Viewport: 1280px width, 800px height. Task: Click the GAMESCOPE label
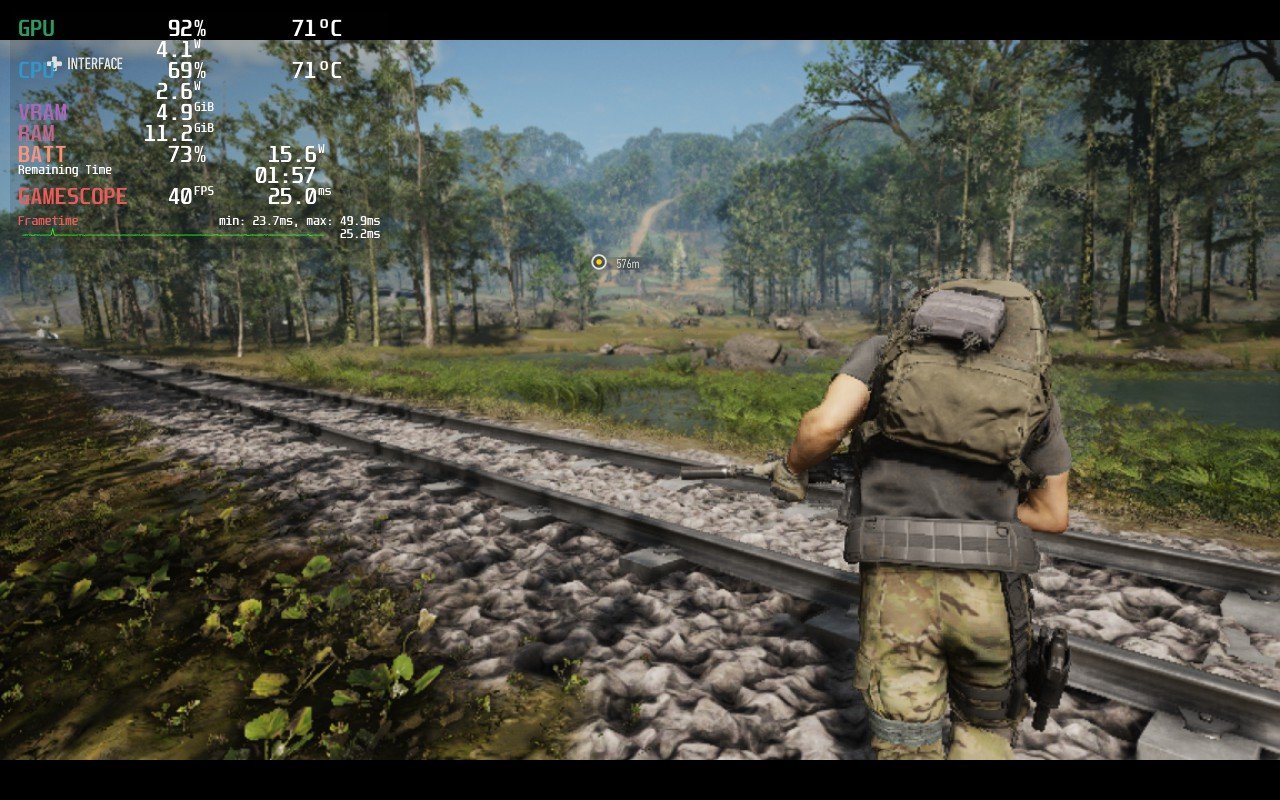tap(75, 196)
